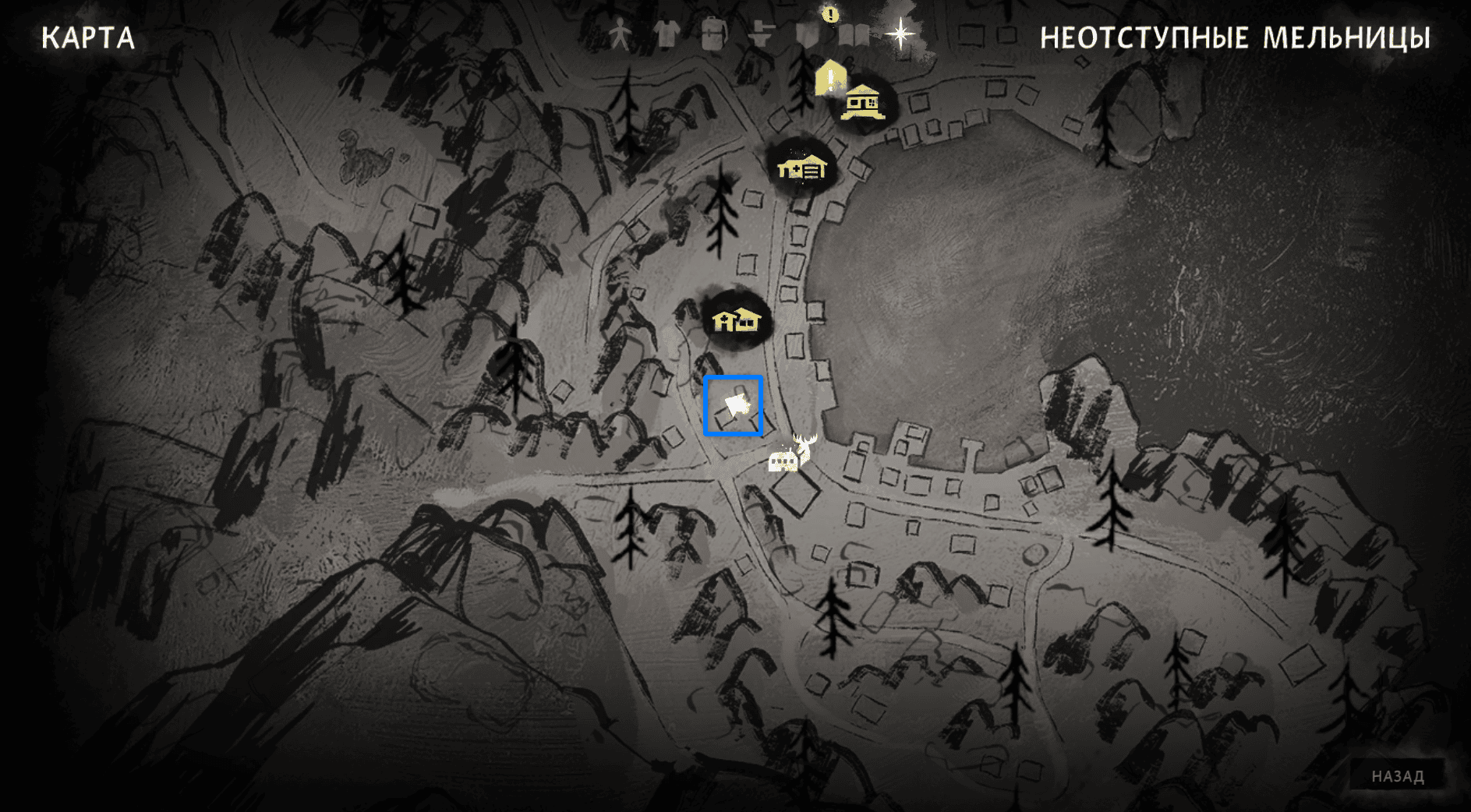This screenshot has height=812, width=1471.
Task: Click the maple leaf houses marker
Action: pos(736,320)
